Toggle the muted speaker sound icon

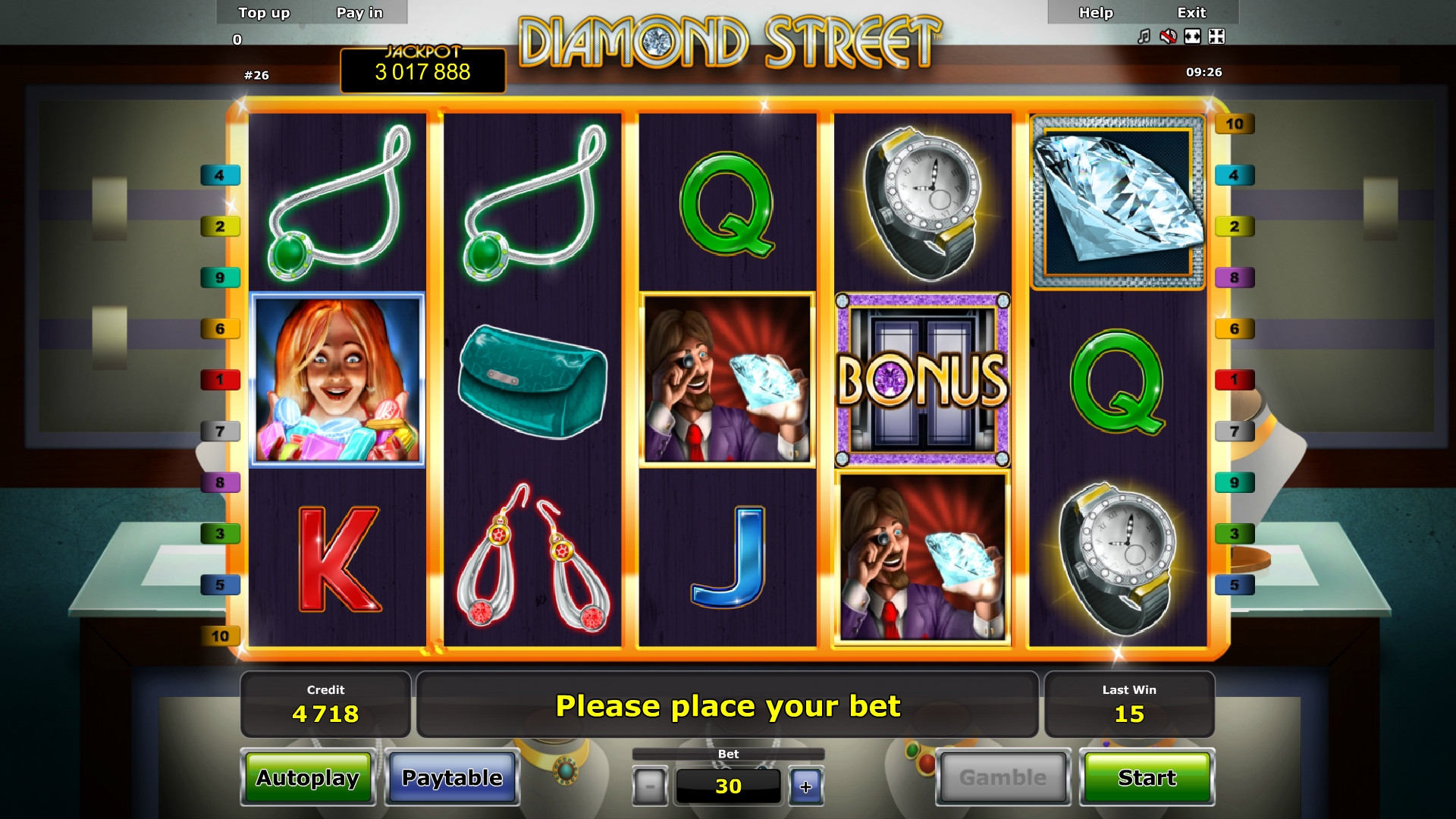pos(1168,36)
